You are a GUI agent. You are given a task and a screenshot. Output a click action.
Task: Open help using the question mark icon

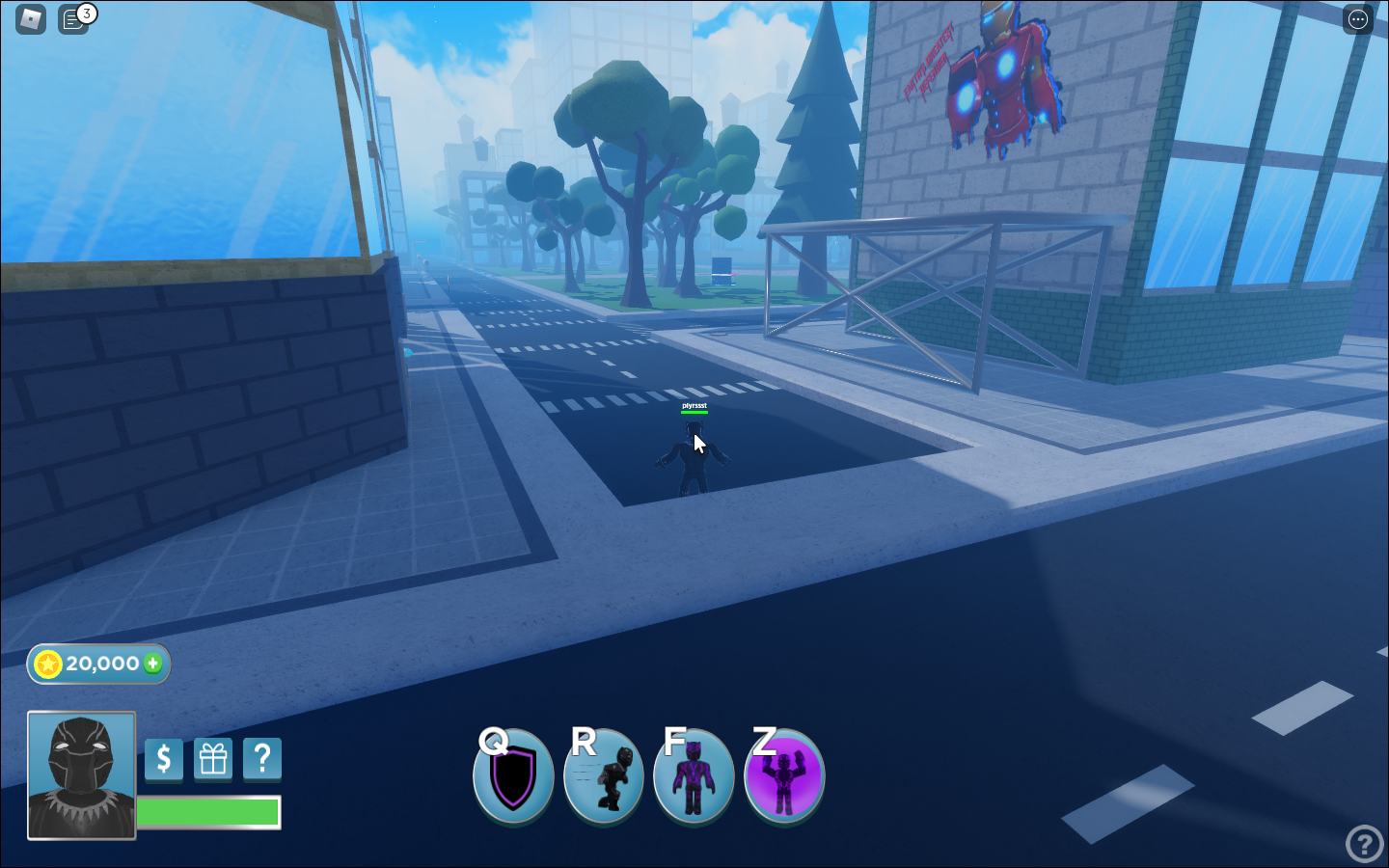tap(261, 759)
